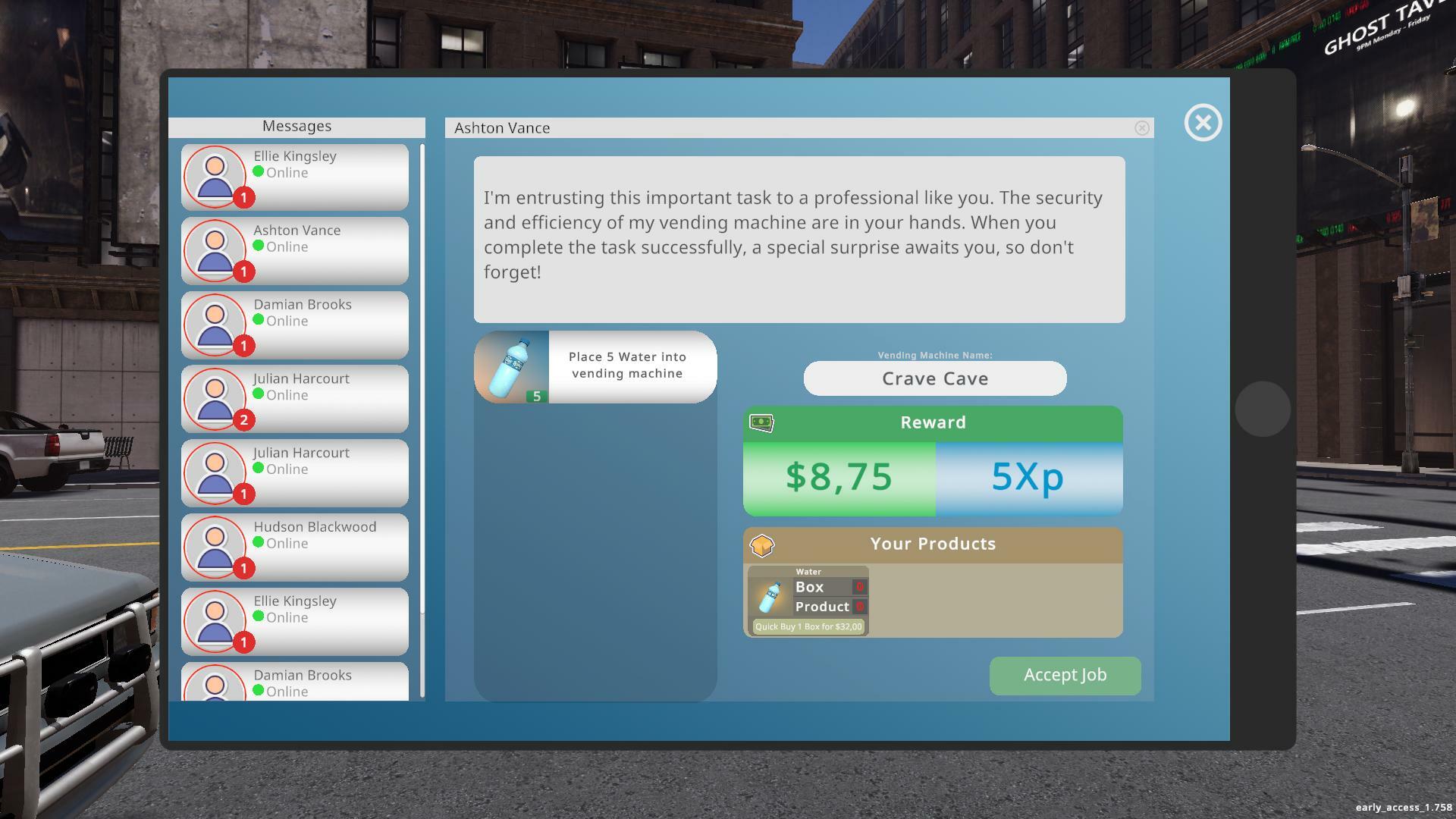The width and height of the screenshot is (1456, 819).
Task: Click the Crave Cave vending machine name field
Action: click(x=934, y=378)
